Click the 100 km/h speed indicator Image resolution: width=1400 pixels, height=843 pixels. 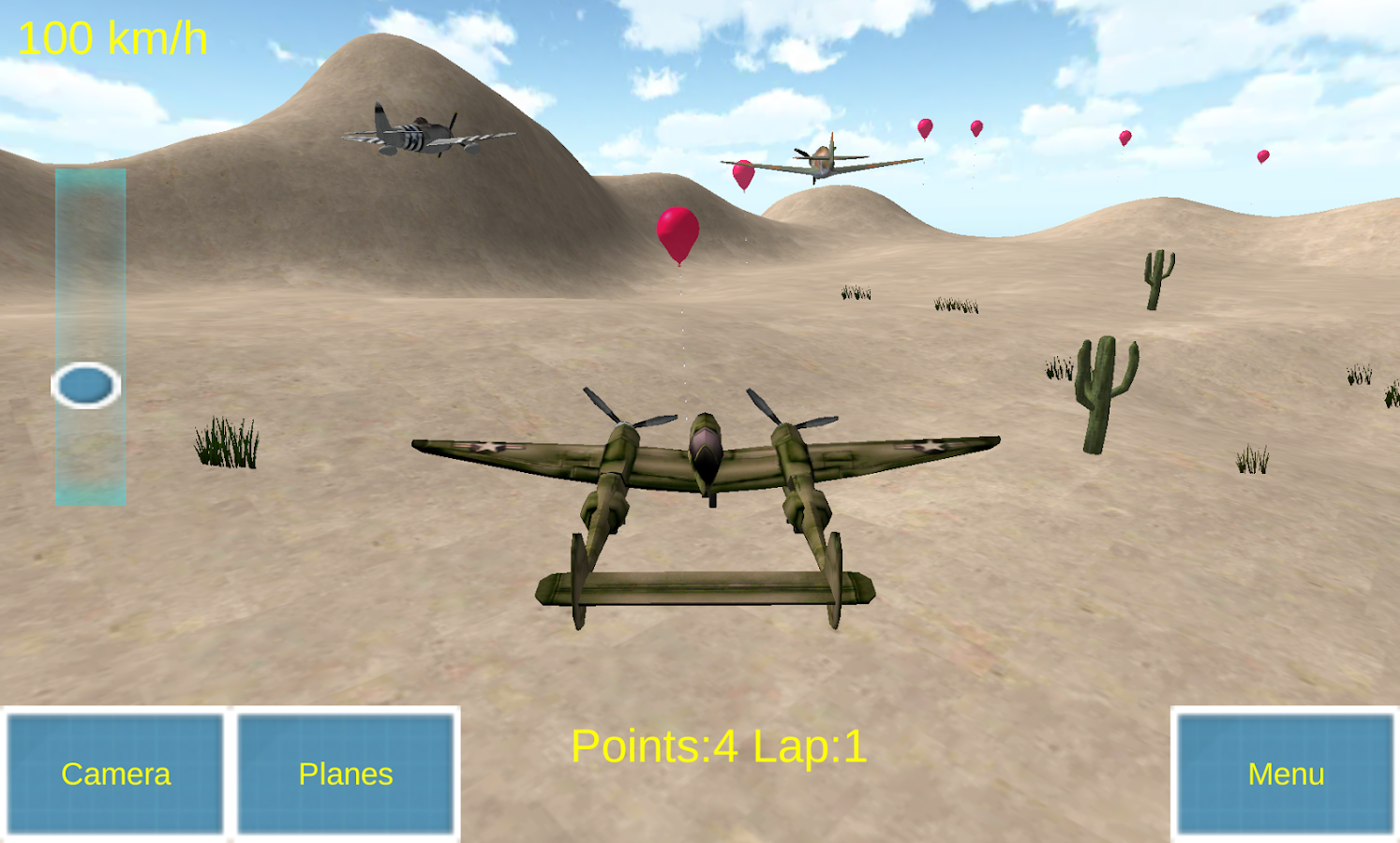click(112, 36)
